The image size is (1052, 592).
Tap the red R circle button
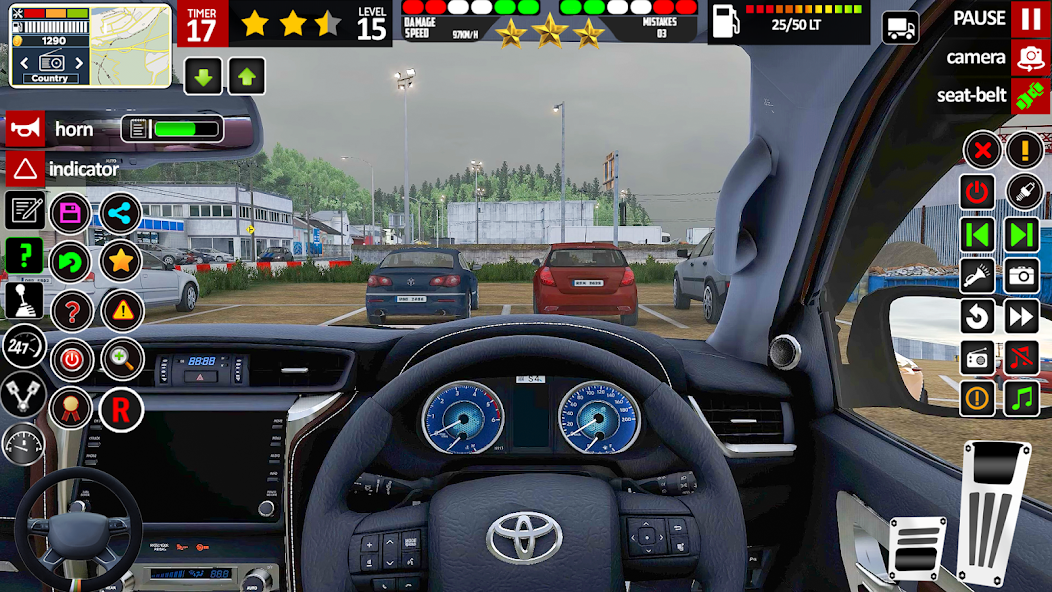click(x=121, y=409)
